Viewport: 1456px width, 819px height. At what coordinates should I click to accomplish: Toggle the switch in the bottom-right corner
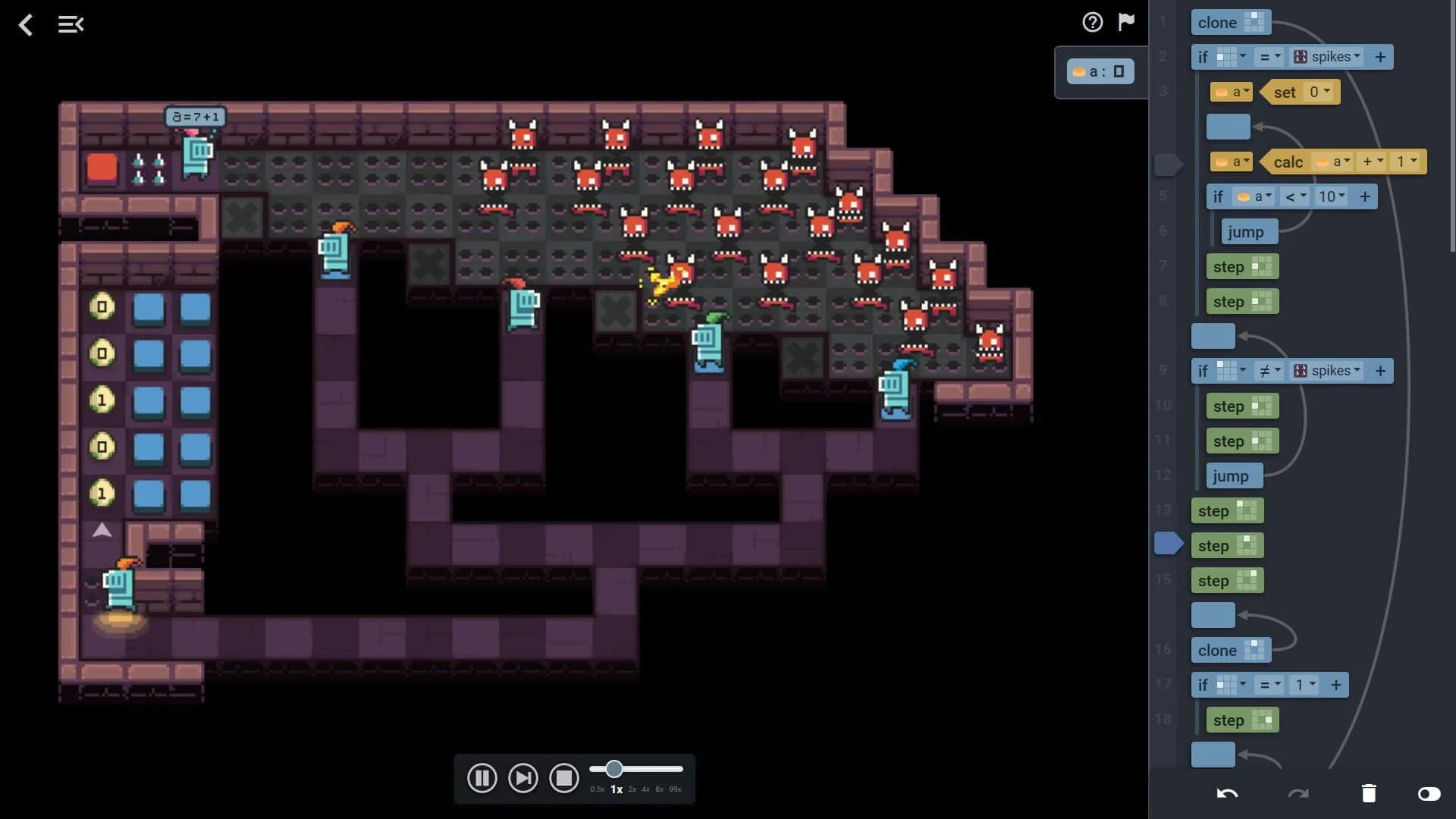click(x=1431, y=795)
